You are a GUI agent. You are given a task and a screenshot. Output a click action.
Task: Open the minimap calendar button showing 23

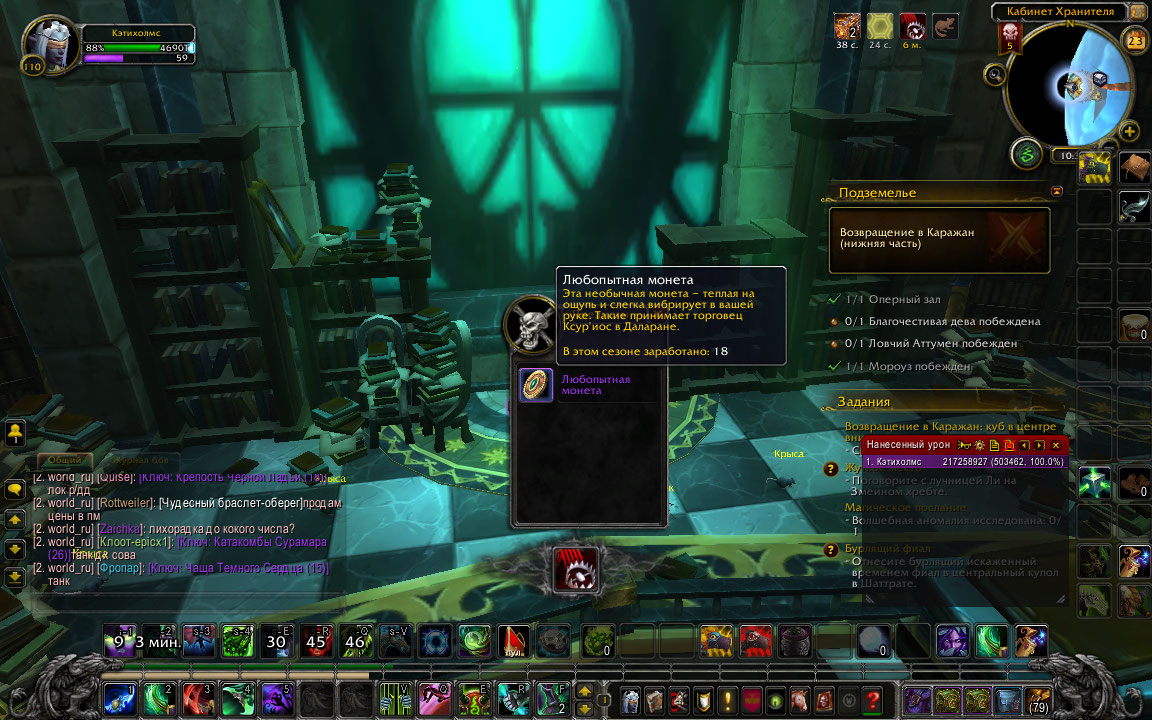click(x=1135, y=40)
